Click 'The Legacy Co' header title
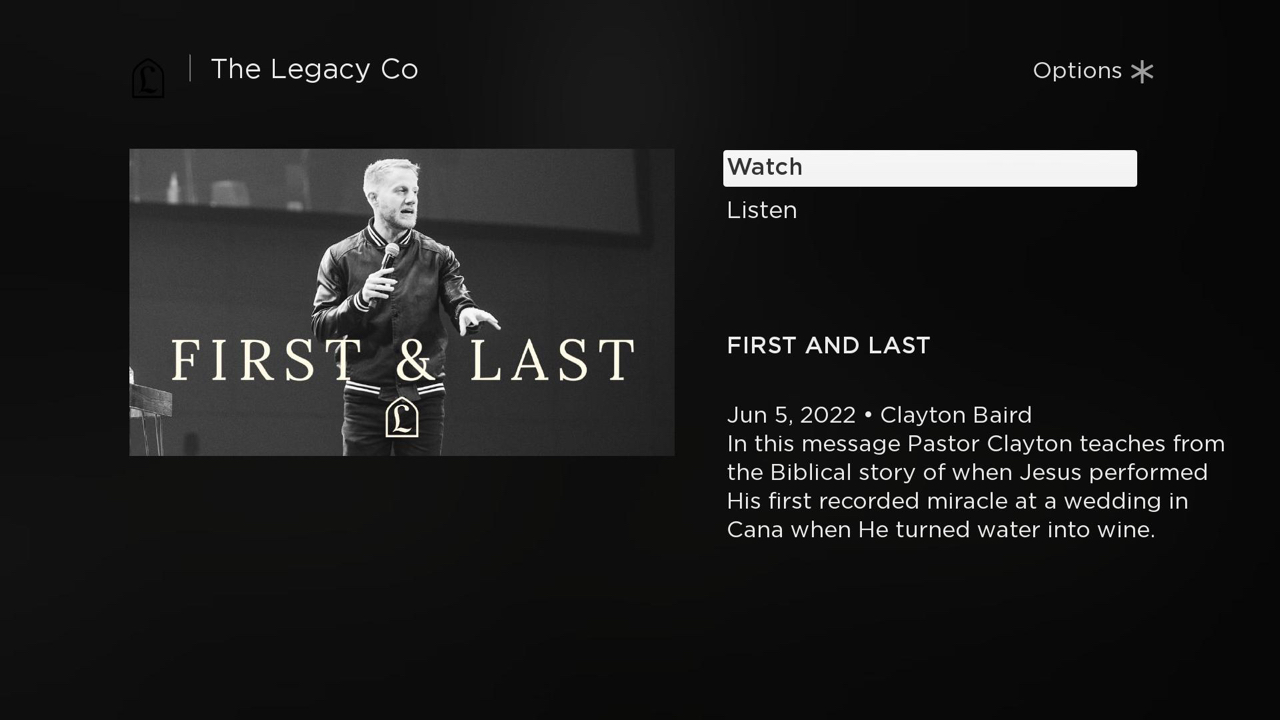1280x720 pixels. [314, 69]
